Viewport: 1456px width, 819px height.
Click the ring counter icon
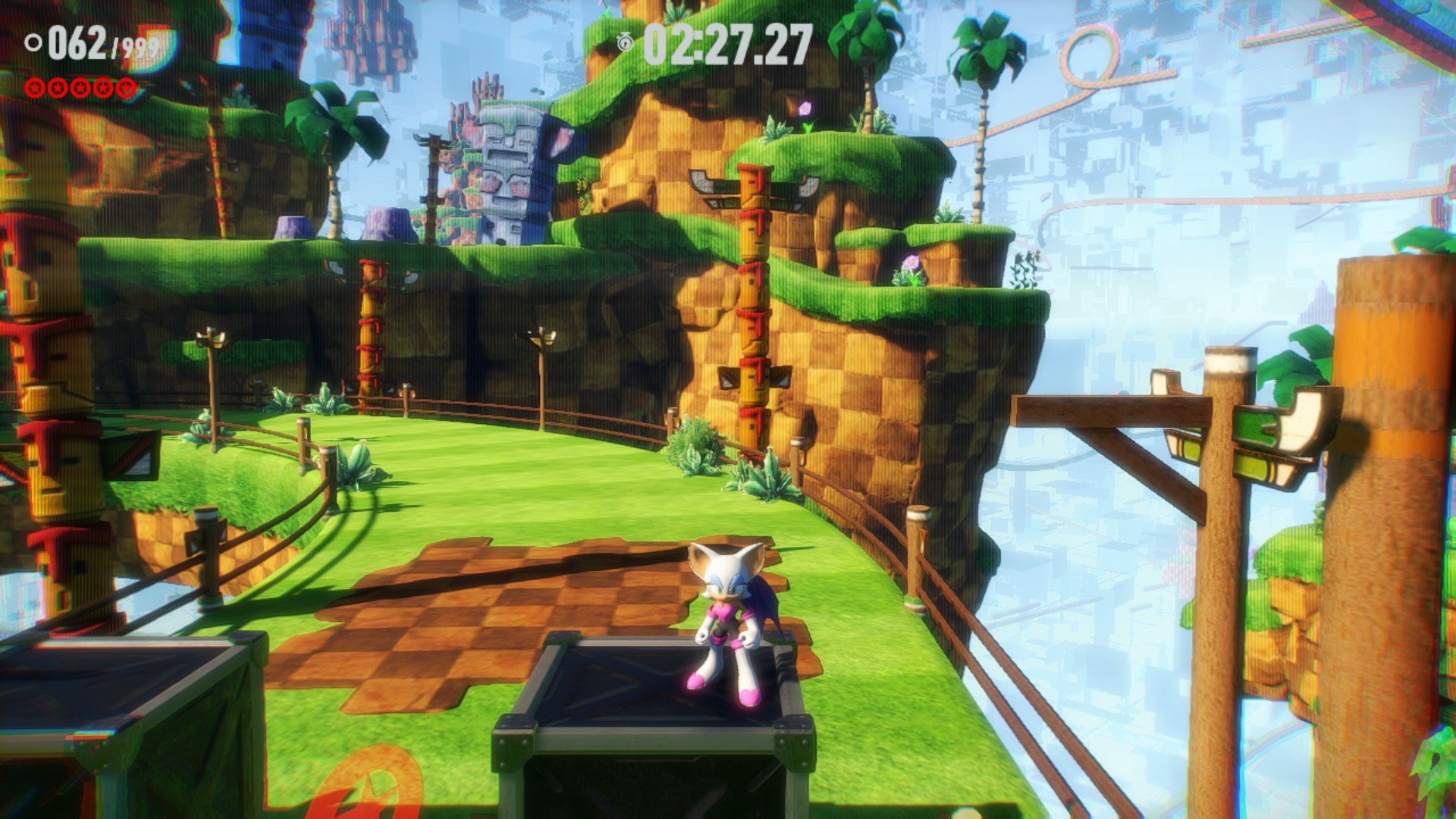point(33,43)
